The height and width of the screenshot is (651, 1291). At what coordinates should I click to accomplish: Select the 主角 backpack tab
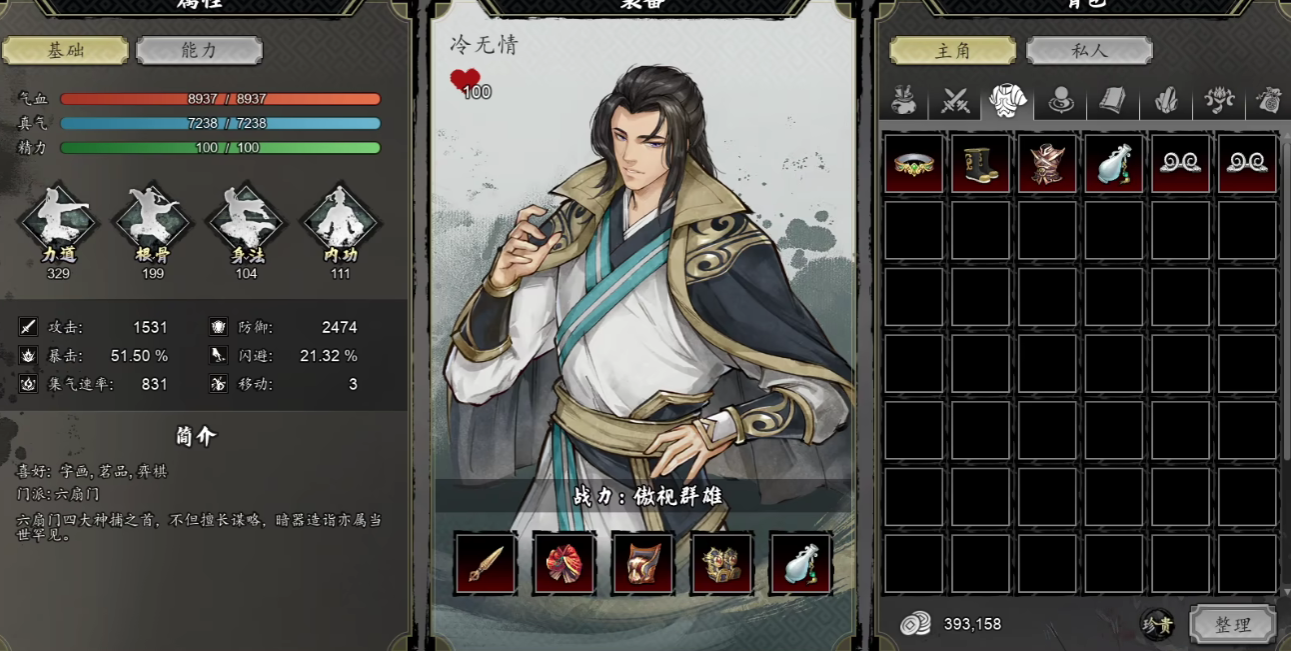[x=952, y=50]
